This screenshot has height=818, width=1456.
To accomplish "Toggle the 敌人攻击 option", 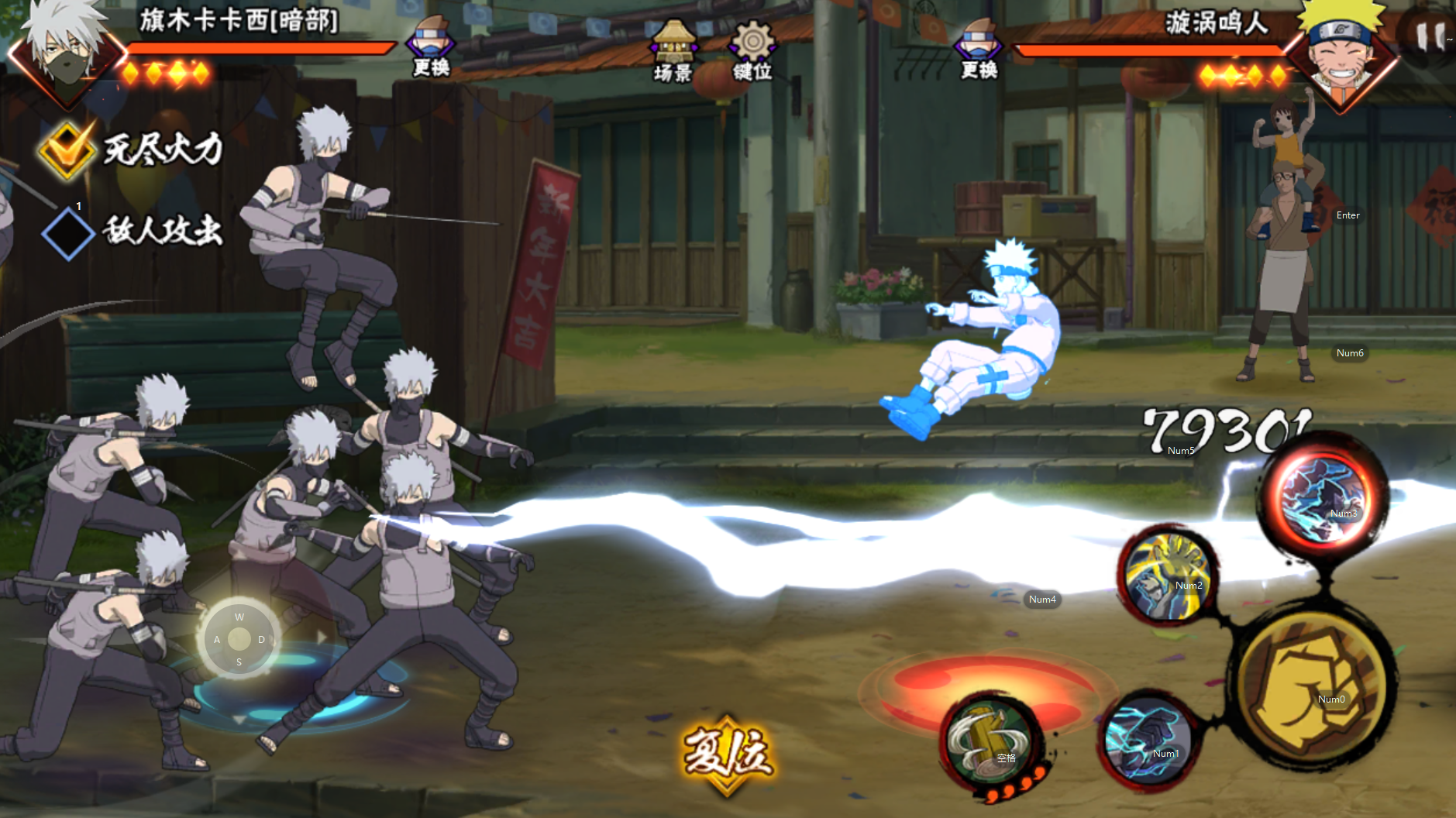I will [x=68, y=233].
